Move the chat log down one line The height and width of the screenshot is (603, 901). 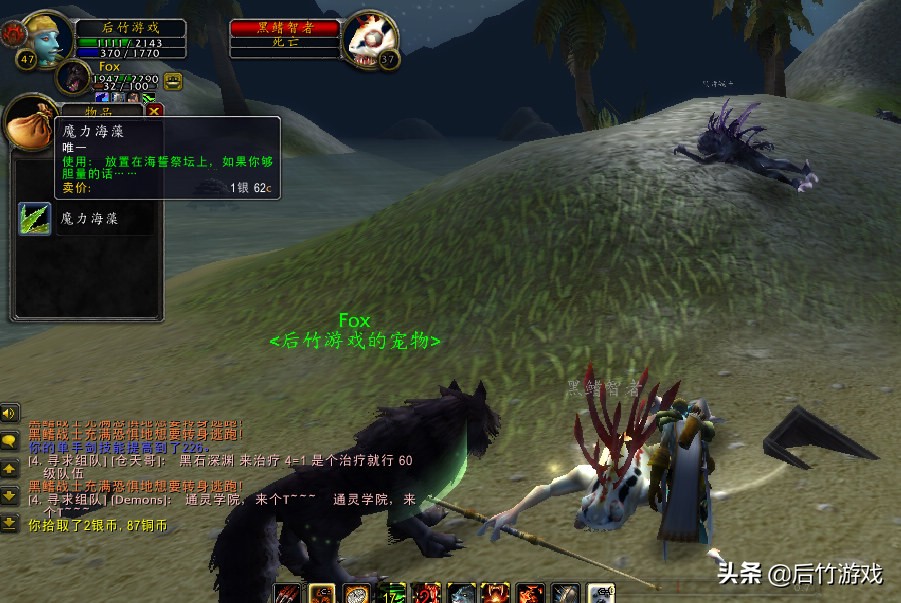pyautogui.click(x=10, y=495)
